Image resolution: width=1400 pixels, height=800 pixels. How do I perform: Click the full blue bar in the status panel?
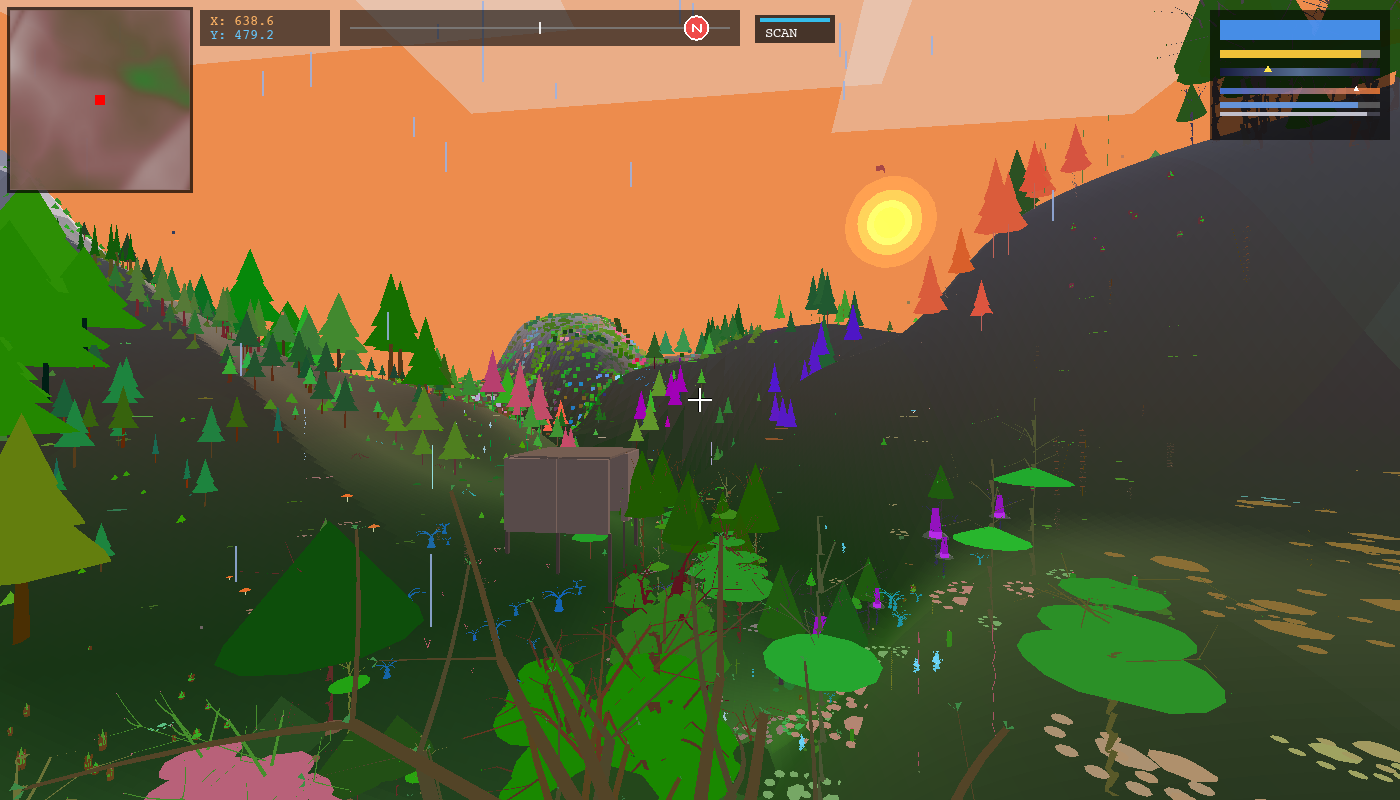coord(1300,30)
